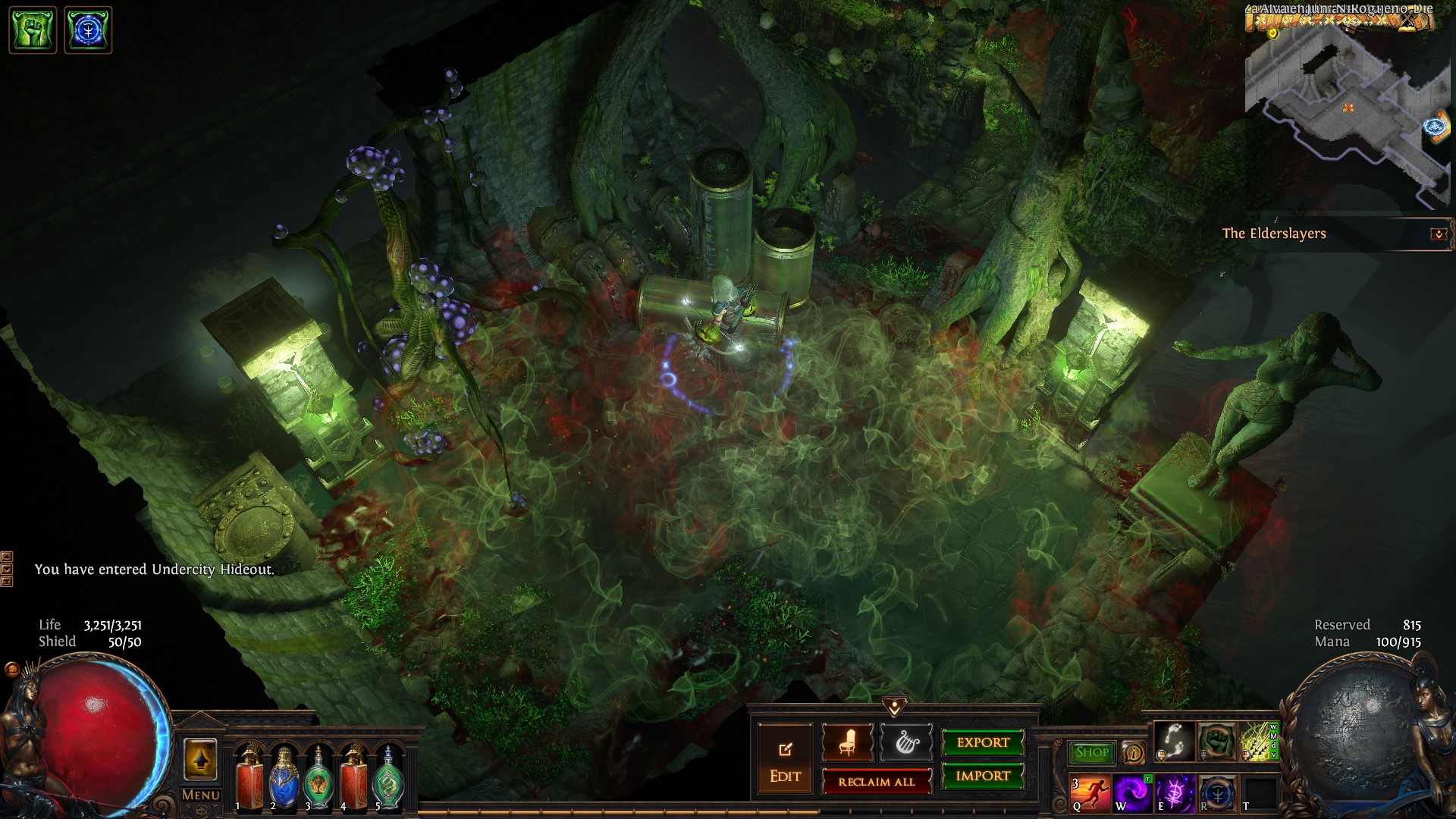Open the hideout Edit mode
Screen dimensions: 1456x819
(x=785, y=762)
